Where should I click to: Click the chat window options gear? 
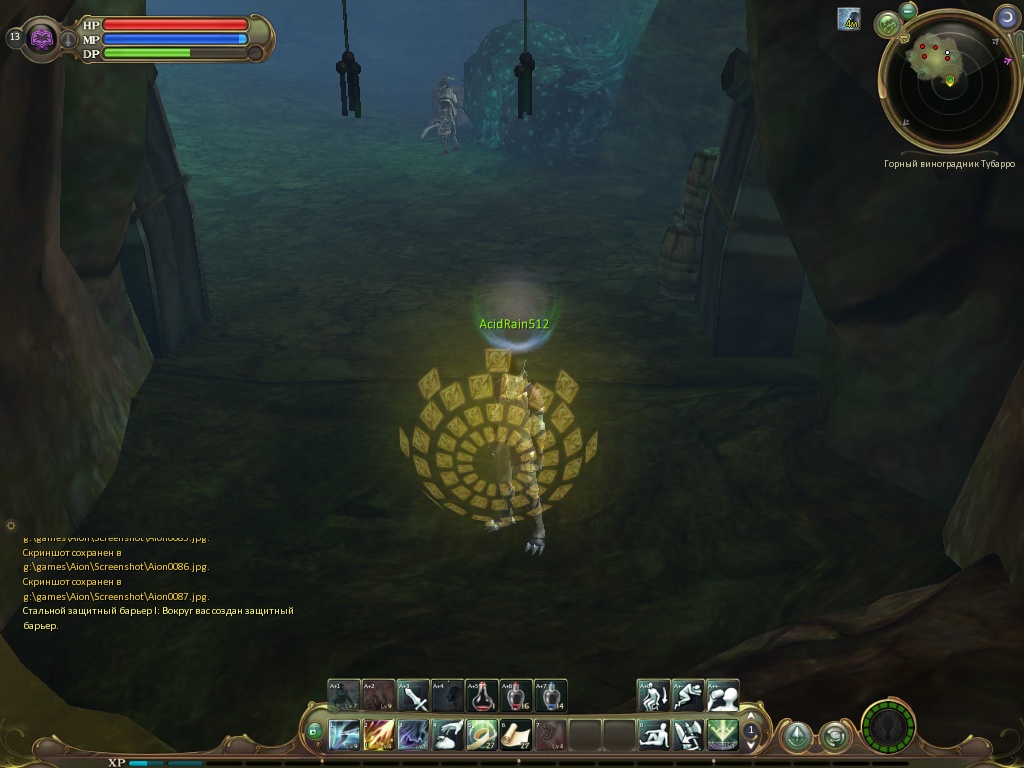(x=11, y=525)
